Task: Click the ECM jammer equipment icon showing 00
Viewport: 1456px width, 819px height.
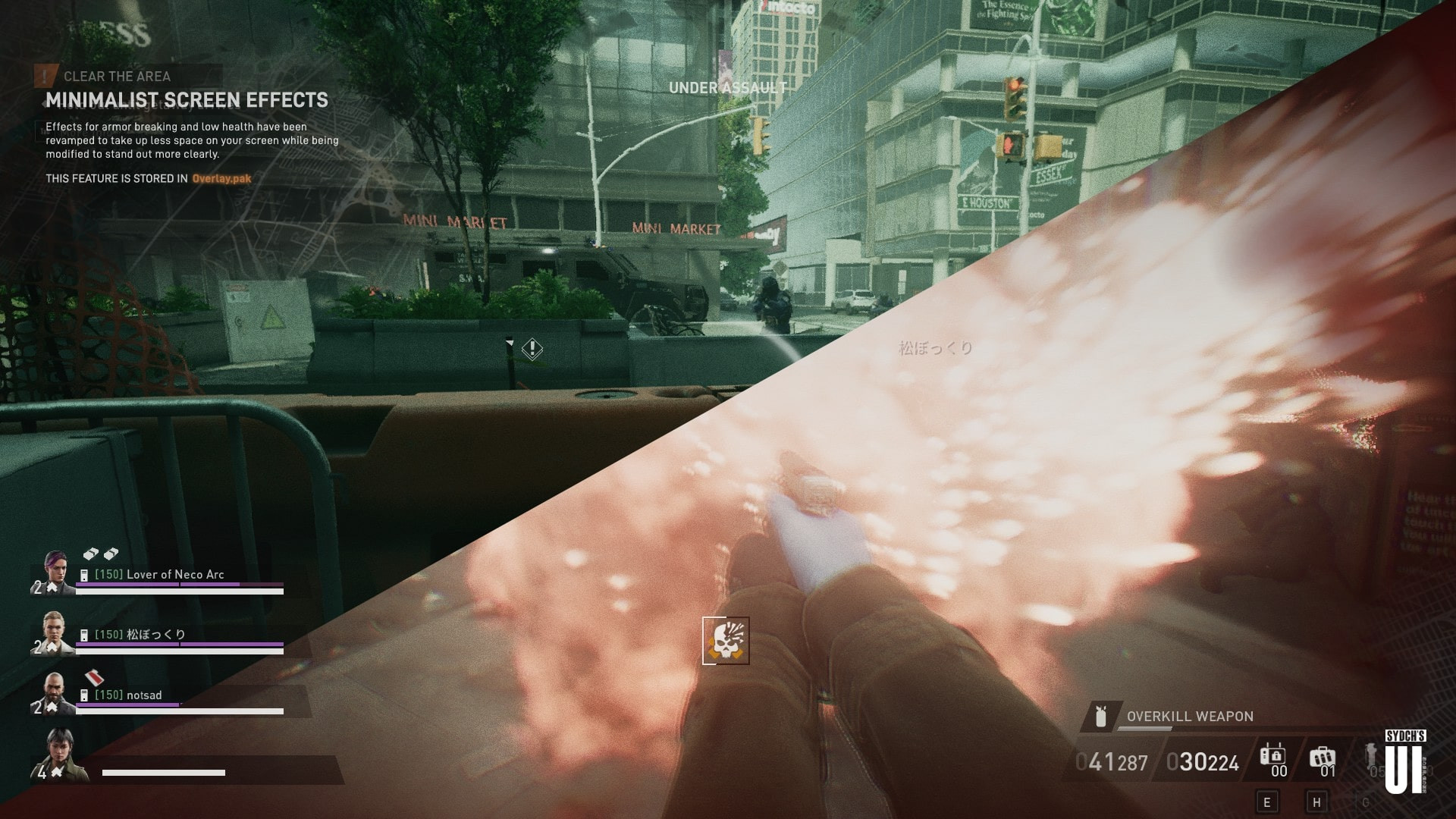Action: pyautogui.click(x=1274, y=756)
